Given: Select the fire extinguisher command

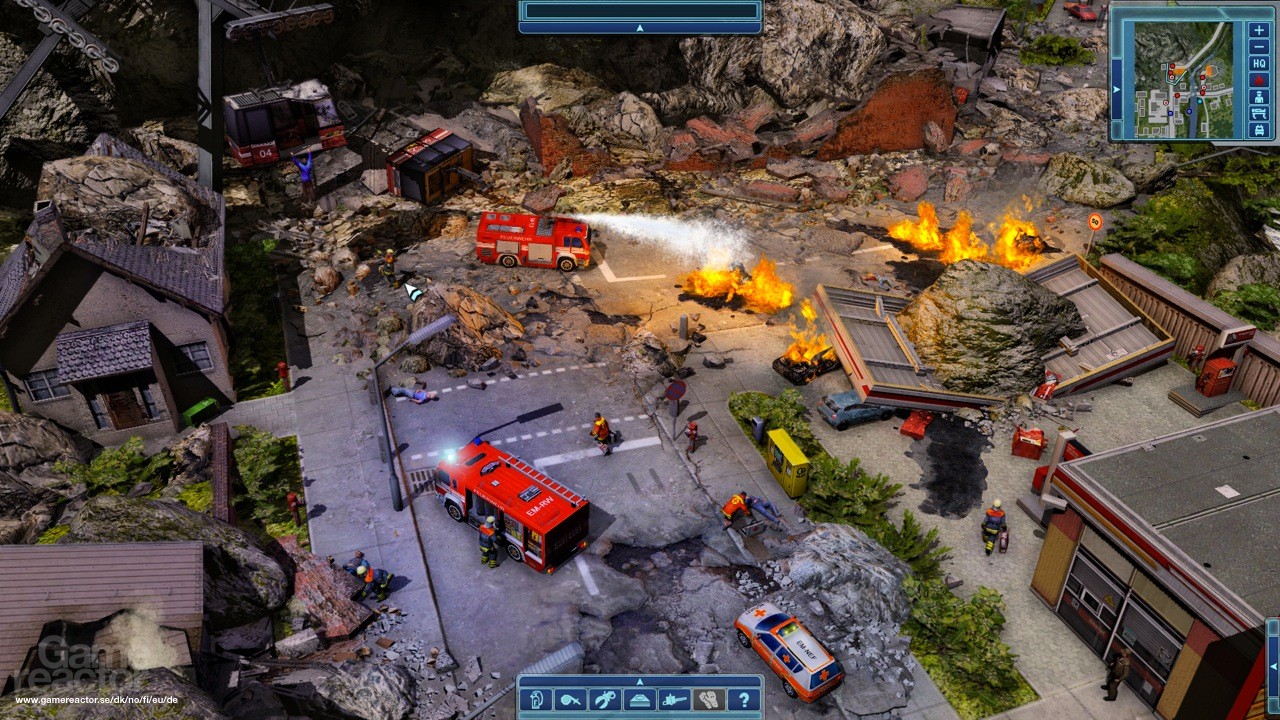Looking at the screenshot, I should [x=536, y=700].
